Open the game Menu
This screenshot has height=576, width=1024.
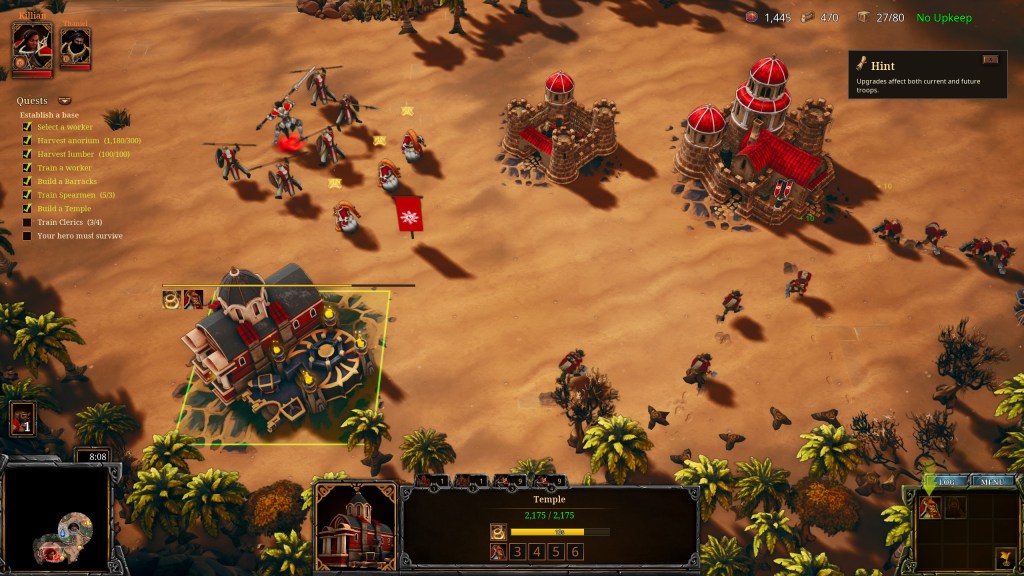(991, 481)
